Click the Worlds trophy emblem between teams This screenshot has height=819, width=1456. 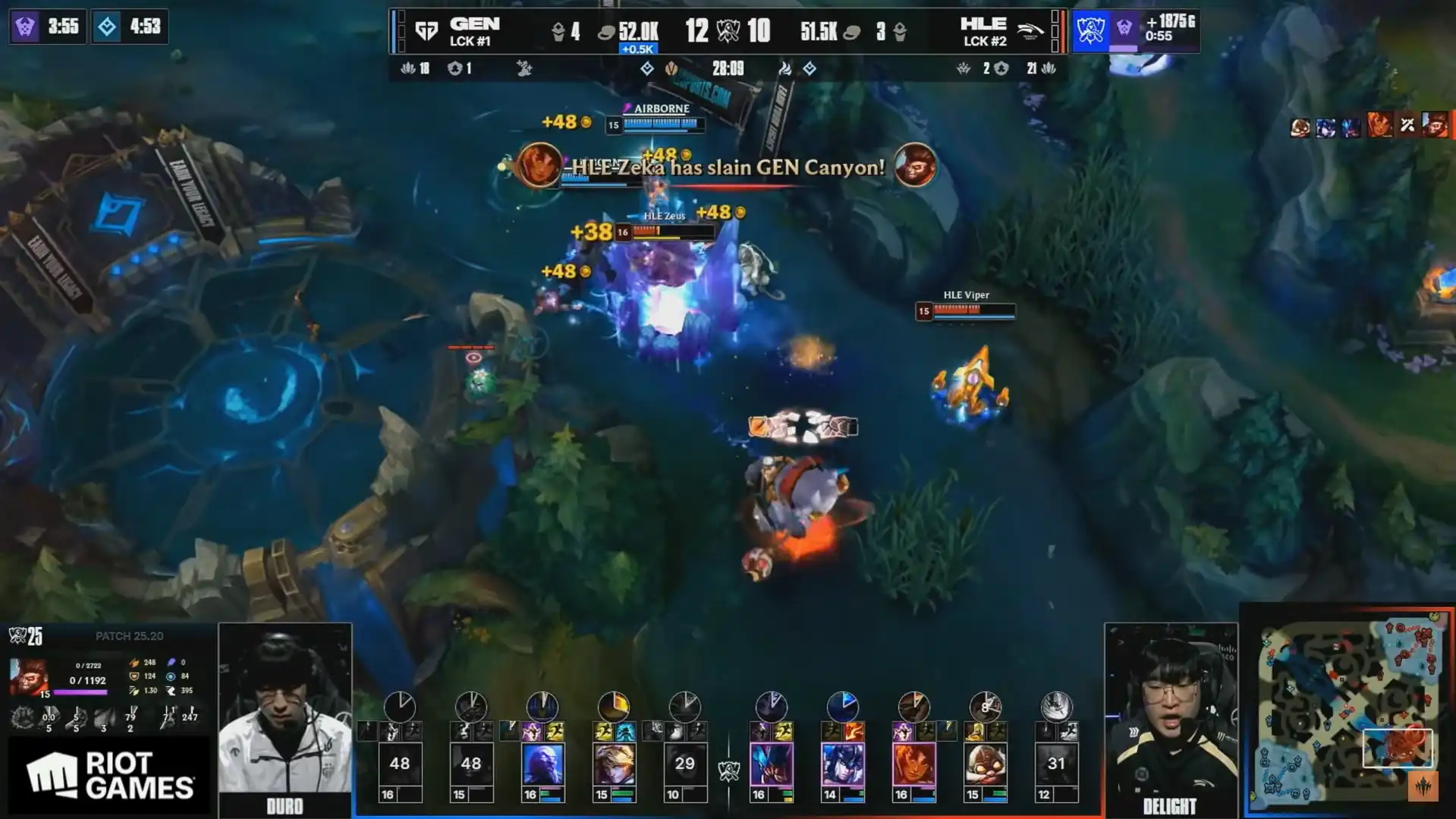pos(728,31)
